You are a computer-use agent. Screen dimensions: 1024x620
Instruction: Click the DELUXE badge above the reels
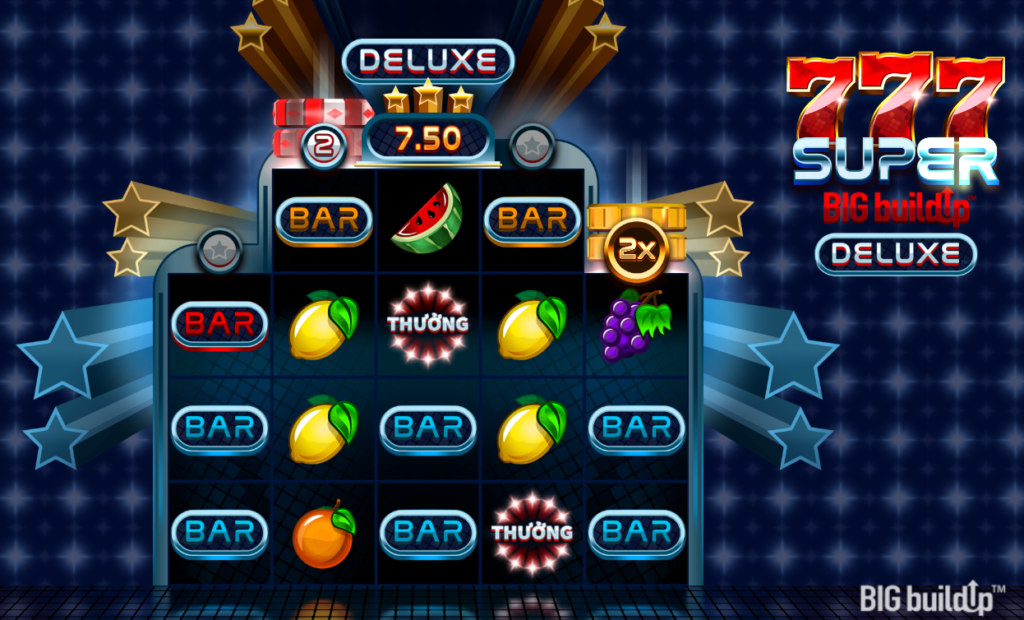[428, 60]
